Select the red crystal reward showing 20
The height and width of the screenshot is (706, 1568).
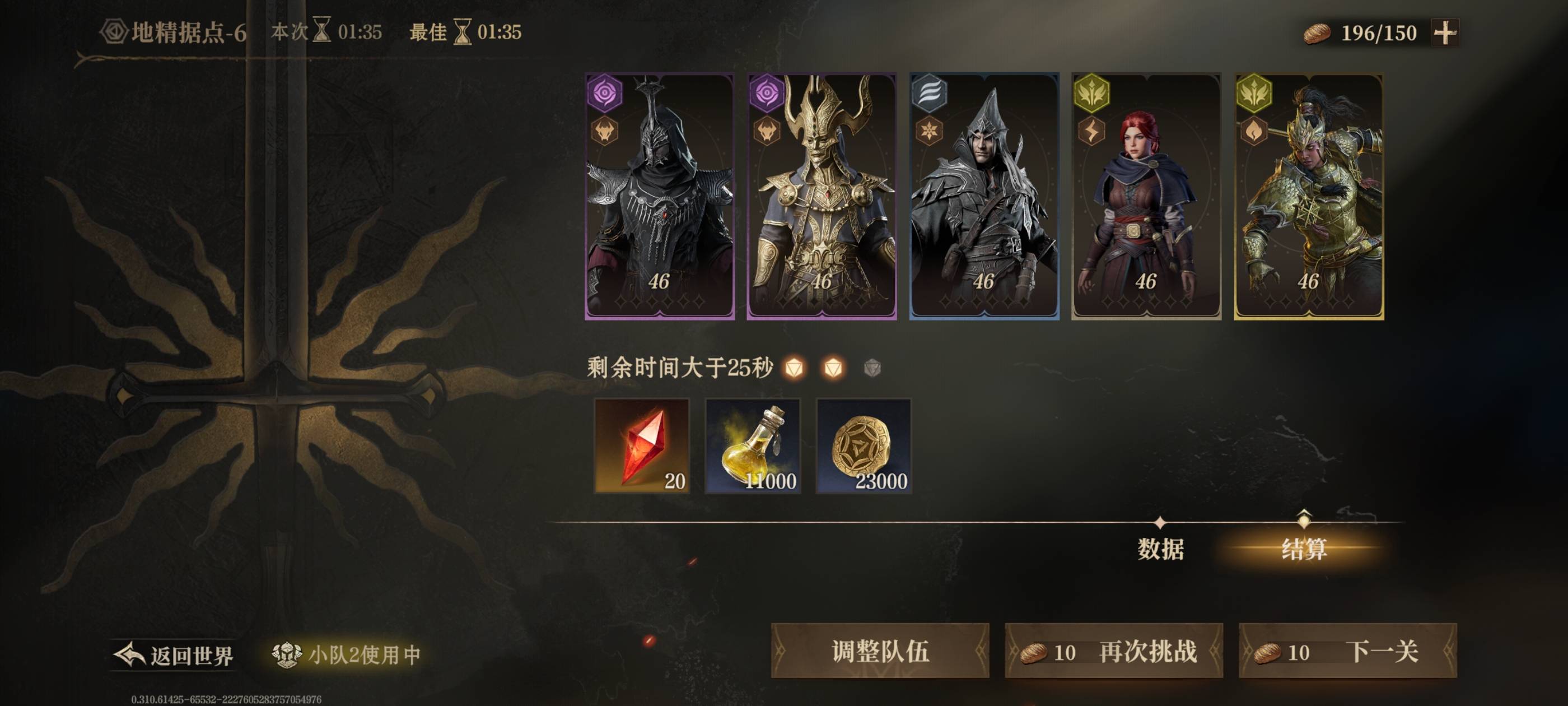[x=641, y=447]
